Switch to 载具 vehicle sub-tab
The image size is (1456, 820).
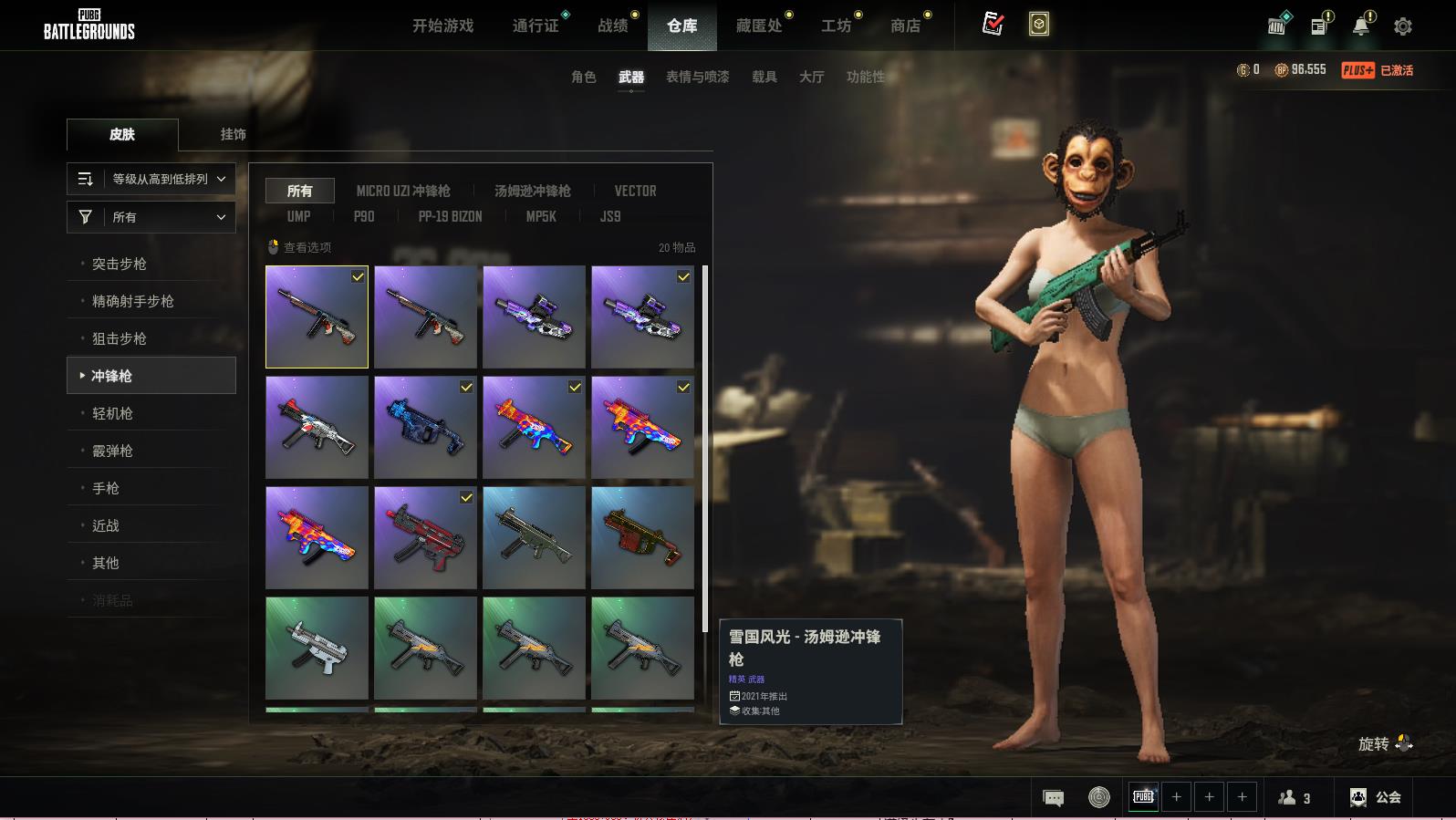pos(764,77)
